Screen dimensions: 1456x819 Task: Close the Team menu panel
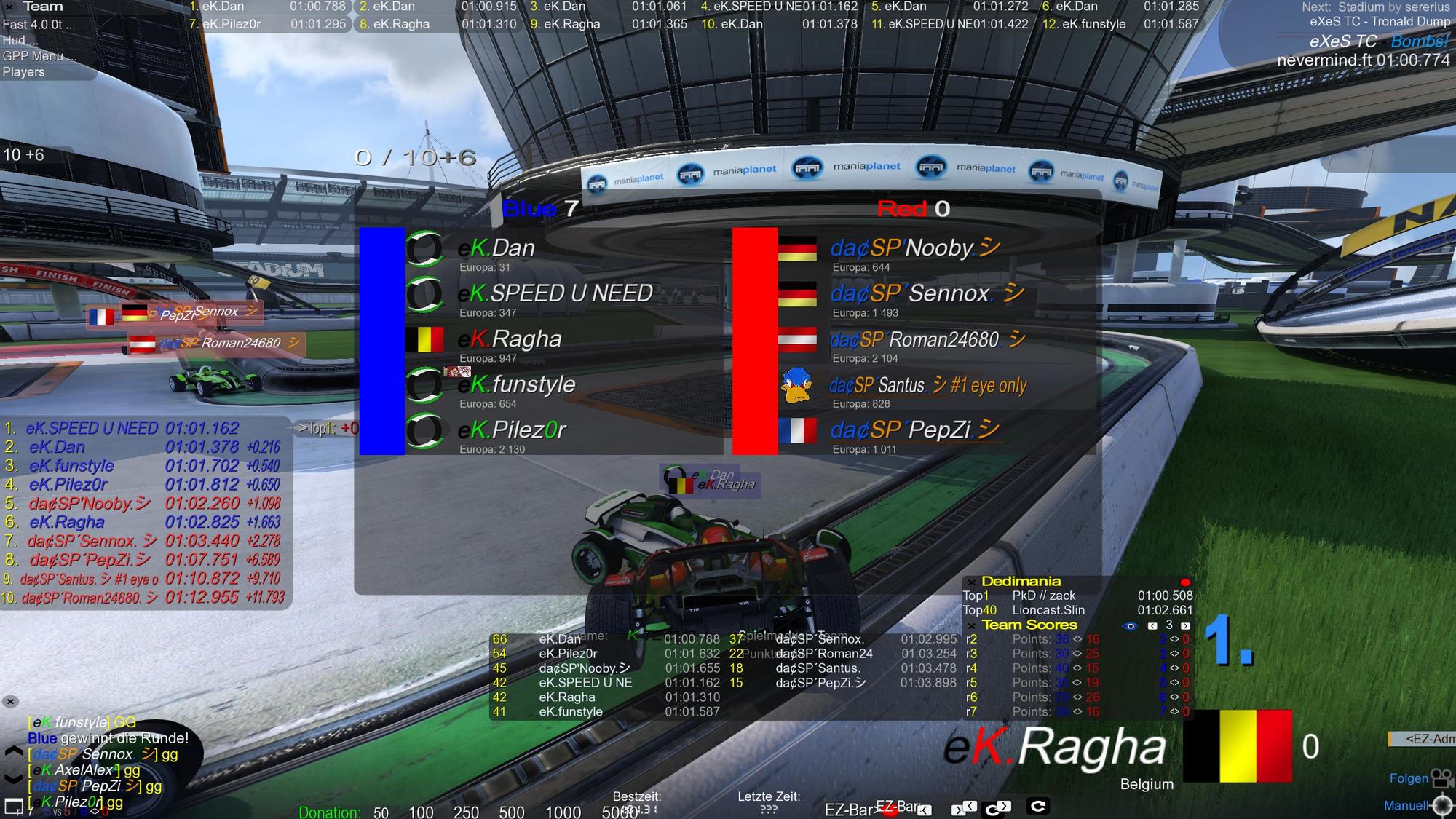click(x=9, y=7)
